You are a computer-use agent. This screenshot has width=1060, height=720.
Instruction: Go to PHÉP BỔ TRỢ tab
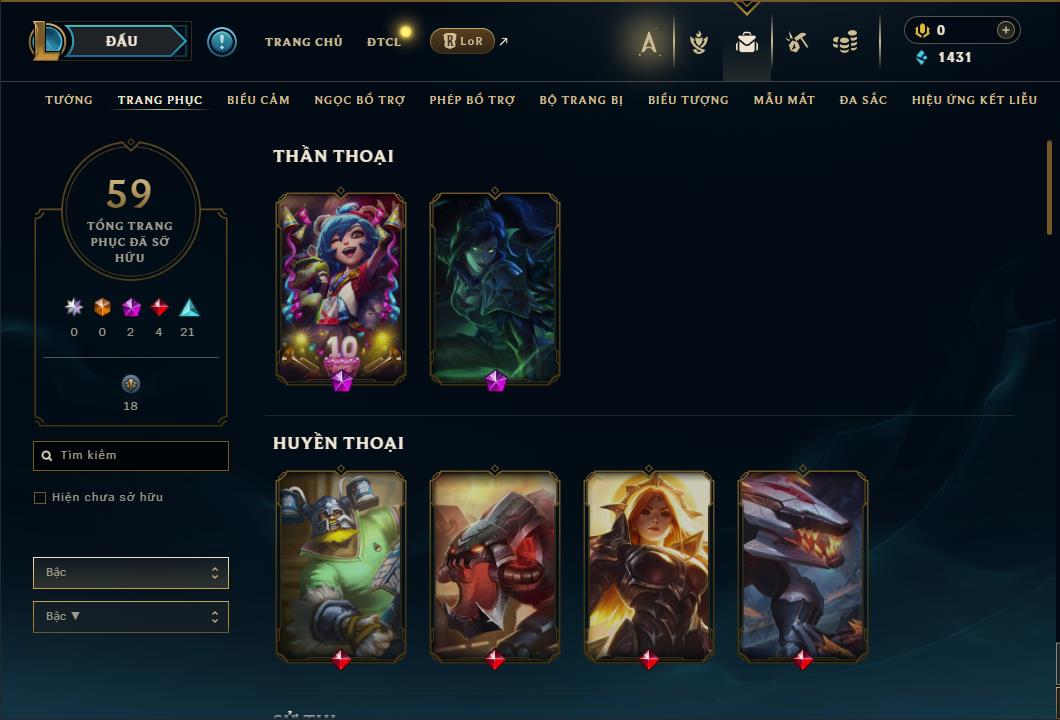click(472, 100)
